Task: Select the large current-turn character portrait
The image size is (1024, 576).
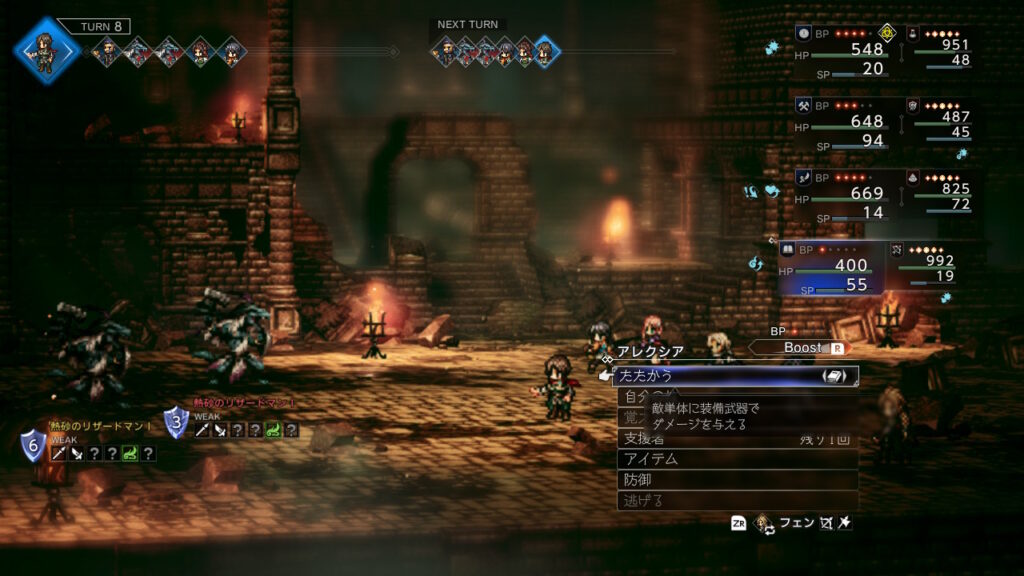Action: pos(46,49)
